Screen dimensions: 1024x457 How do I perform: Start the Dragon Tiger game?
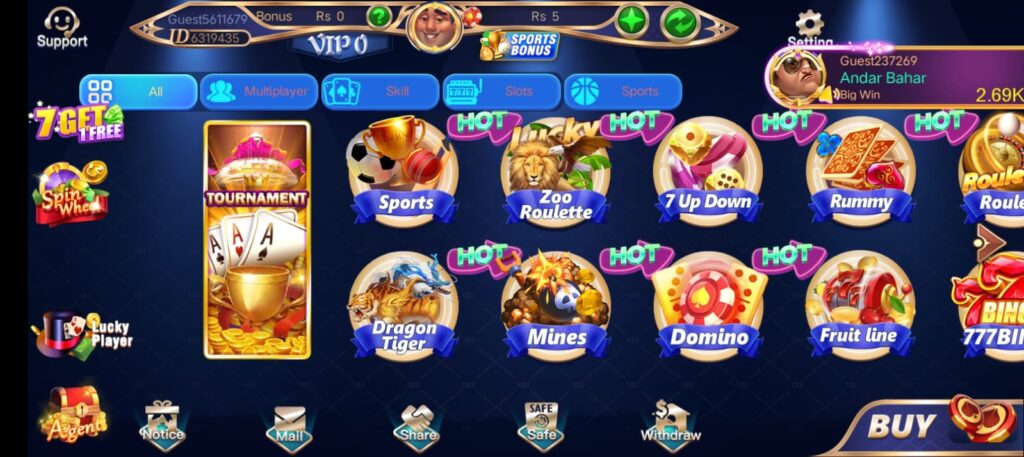[x=403, y=306]
